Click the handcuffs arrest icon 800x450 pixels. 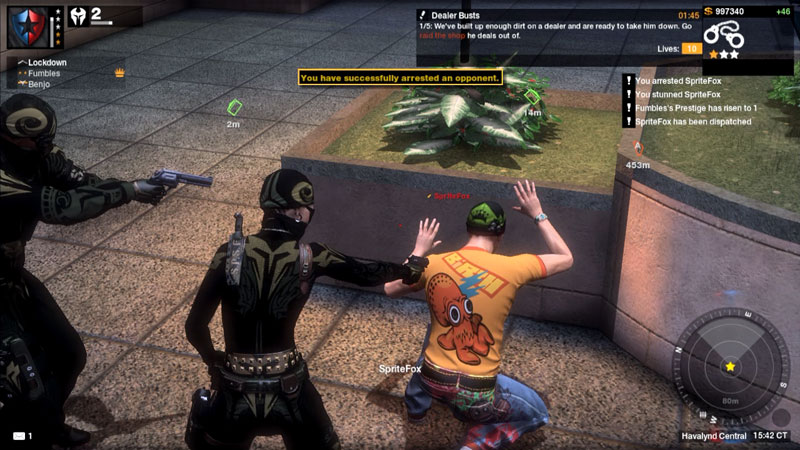coord(725,36)
